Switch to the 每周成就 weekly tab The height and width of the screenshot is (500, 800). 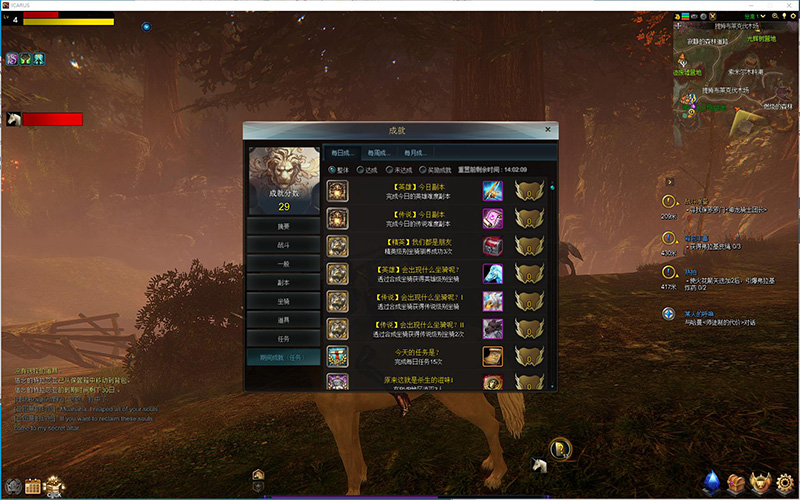click(380, 152)
